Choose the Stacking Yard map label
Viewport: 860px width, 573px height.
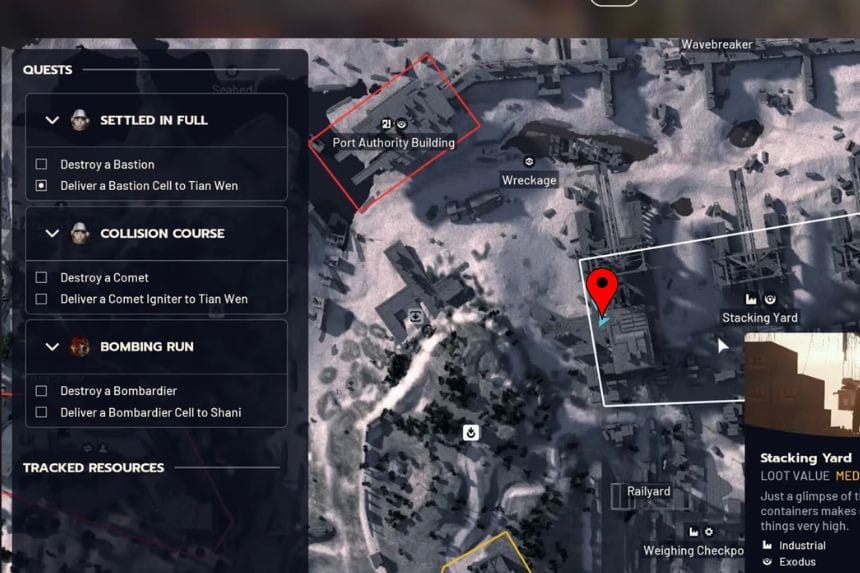click(759, 318)
